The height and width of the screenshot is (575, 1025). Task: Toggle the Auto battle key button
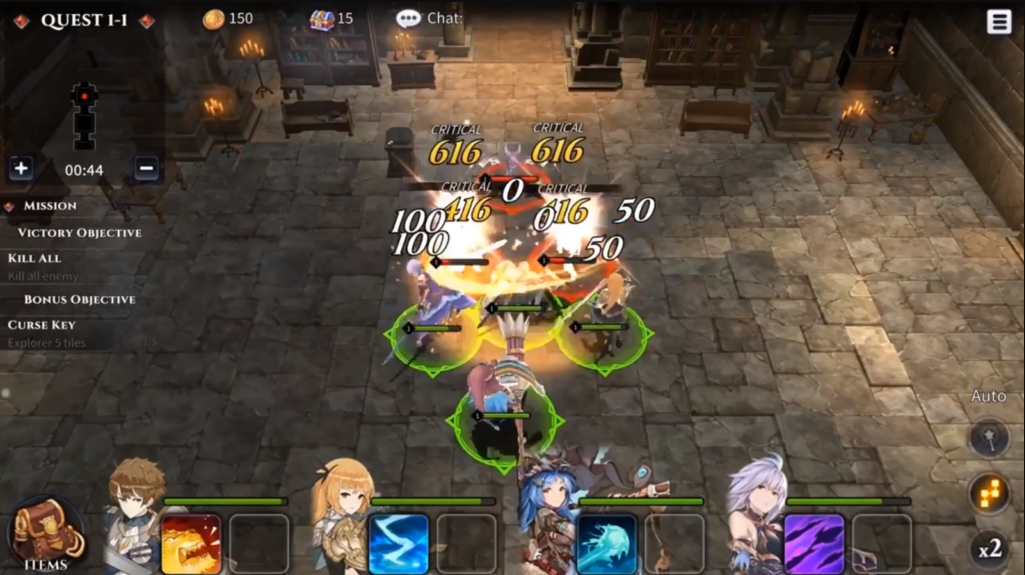click(988, 438)
